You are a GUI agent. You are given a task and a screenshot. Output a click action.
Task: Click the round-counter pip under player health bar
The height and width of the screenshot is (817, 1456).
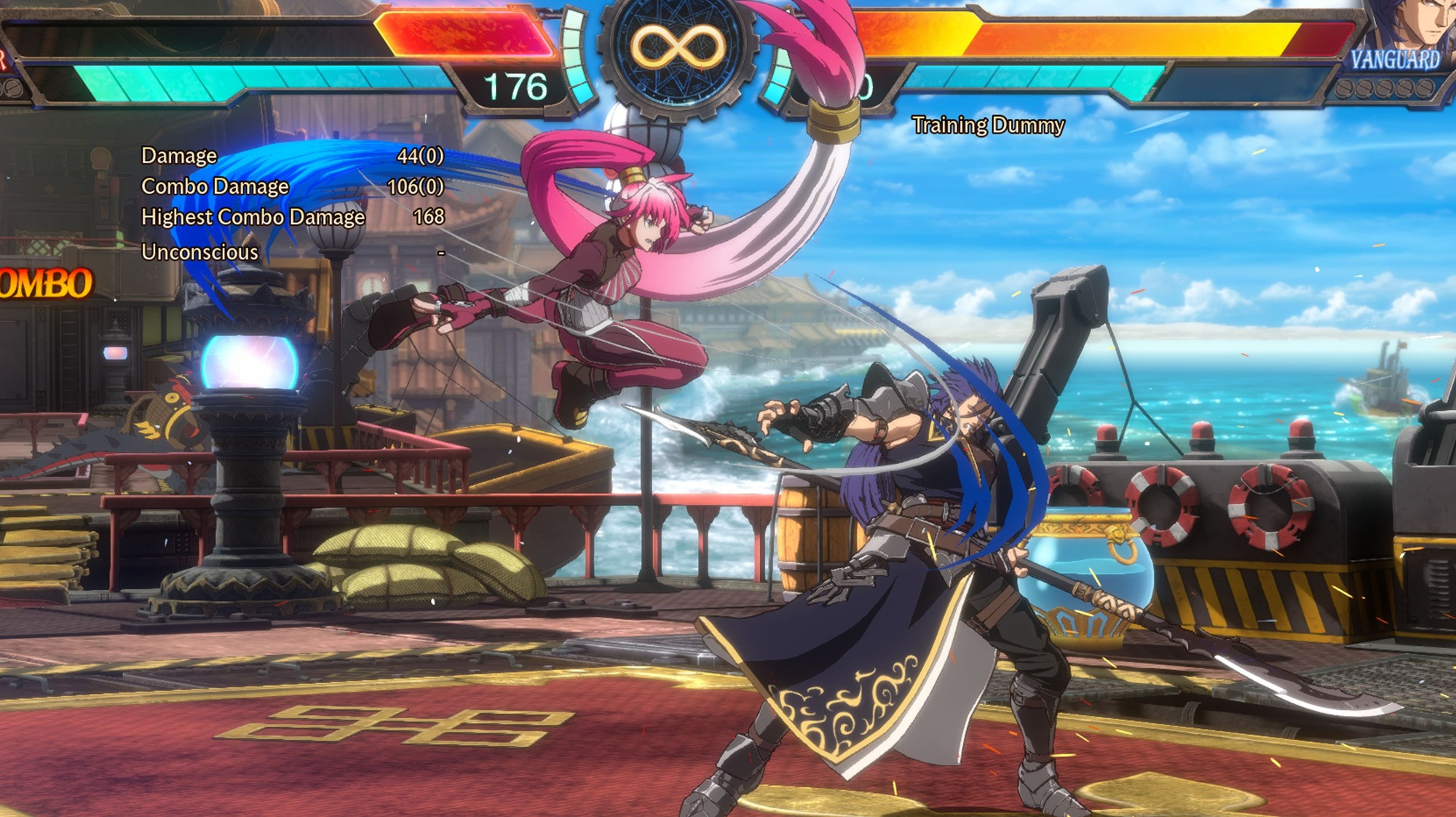(x=15, y=87)
